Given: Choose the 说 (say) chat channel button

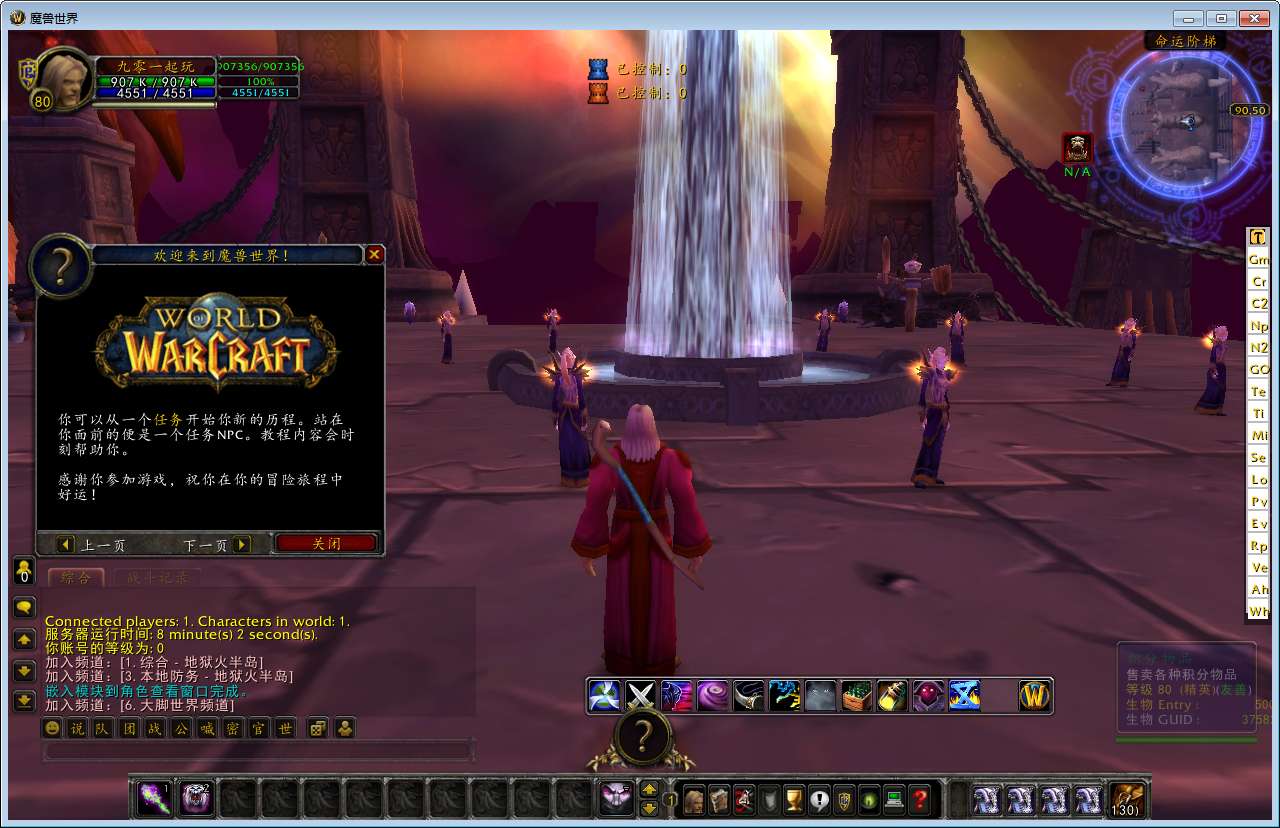Looking at the screenshot, I should (77, 728).
